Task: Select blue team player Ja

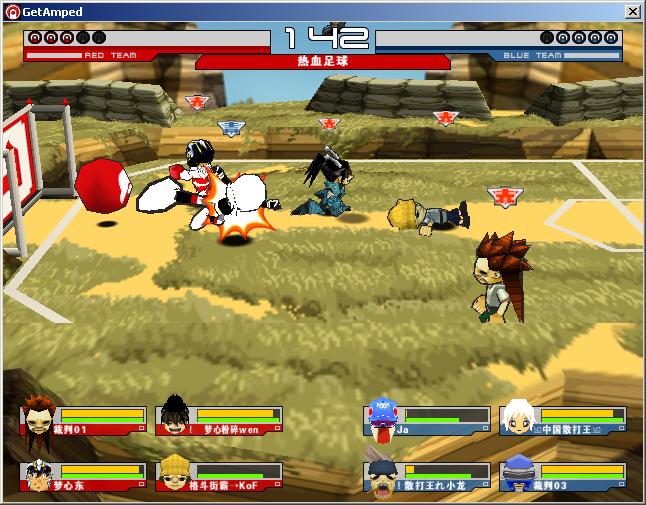Action: tap(428, 420)
